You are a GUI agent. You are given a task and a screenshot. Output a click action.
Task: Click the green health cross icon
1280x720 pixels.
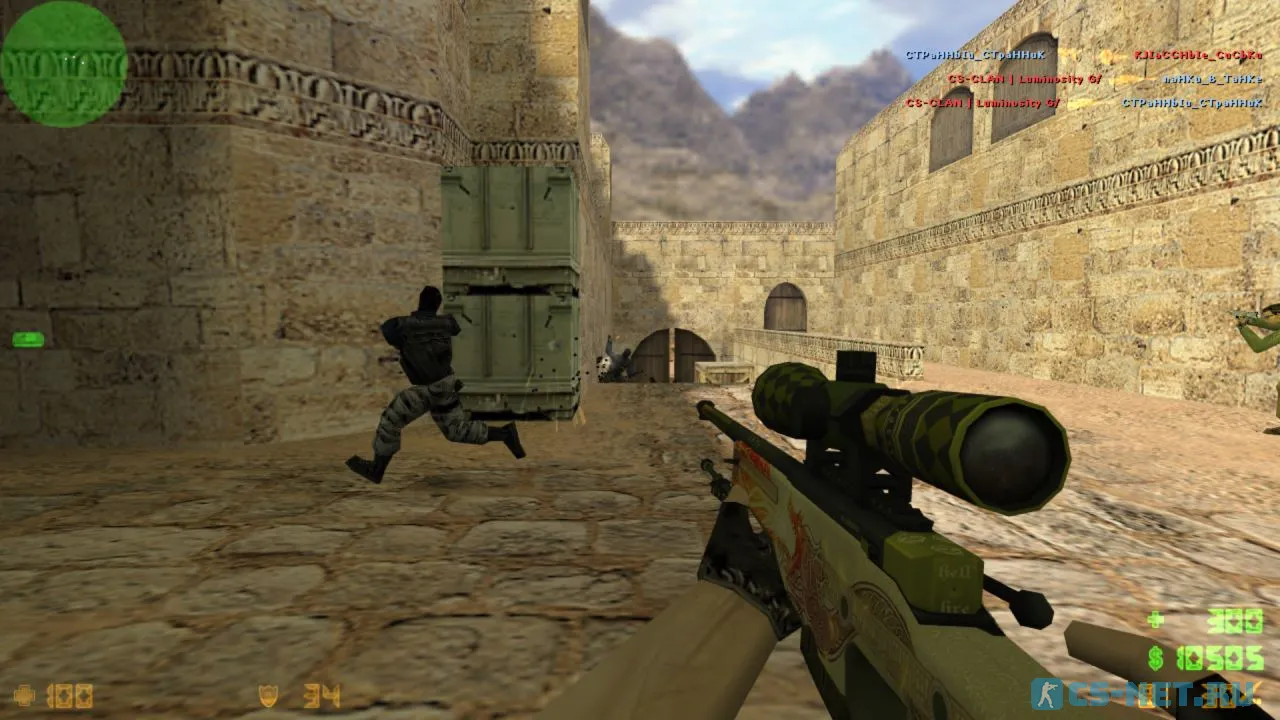pos(22,695)
